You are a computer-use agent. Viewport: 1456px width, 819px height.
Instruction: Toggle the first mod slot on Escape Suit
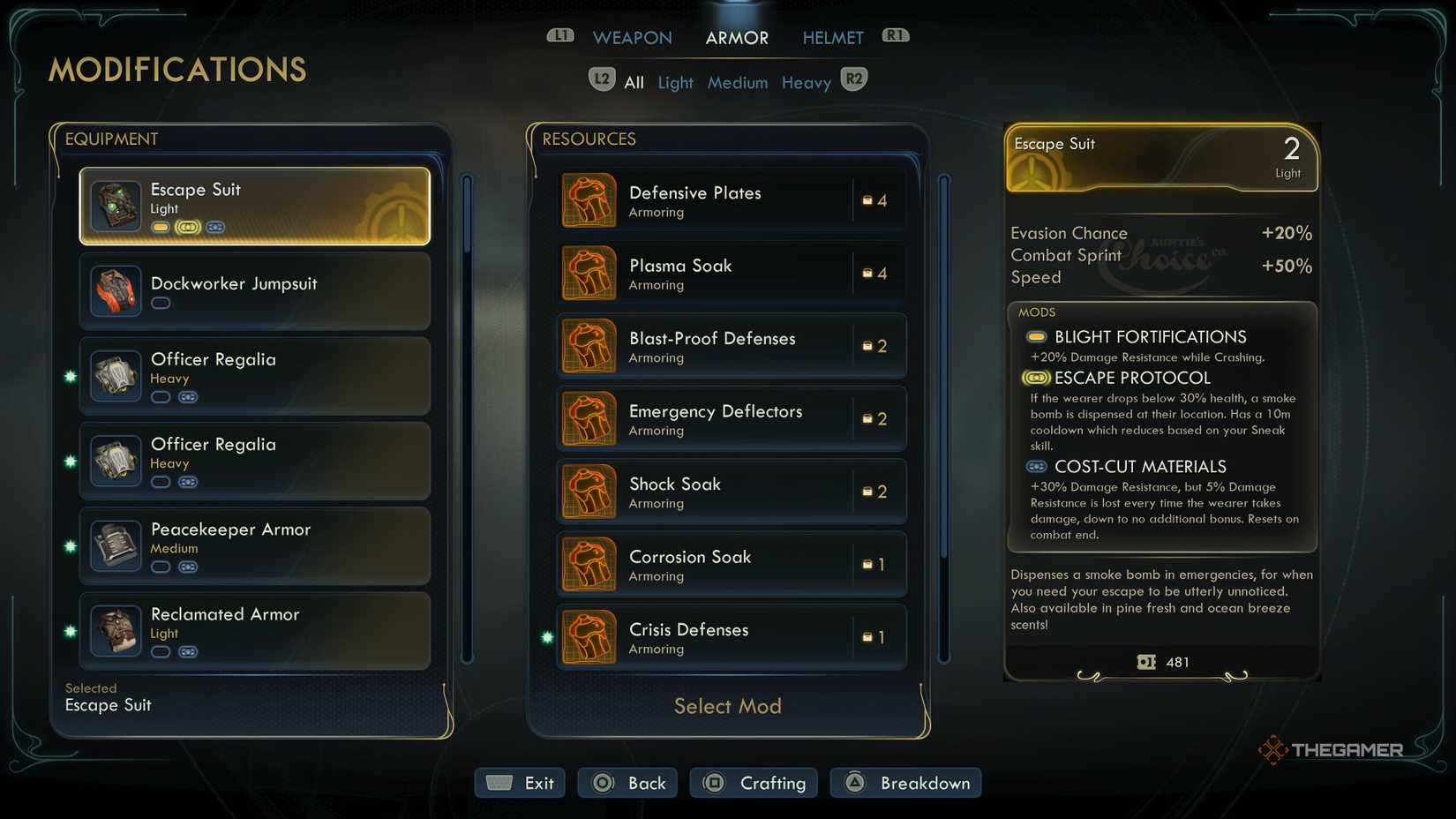(160, 227)
